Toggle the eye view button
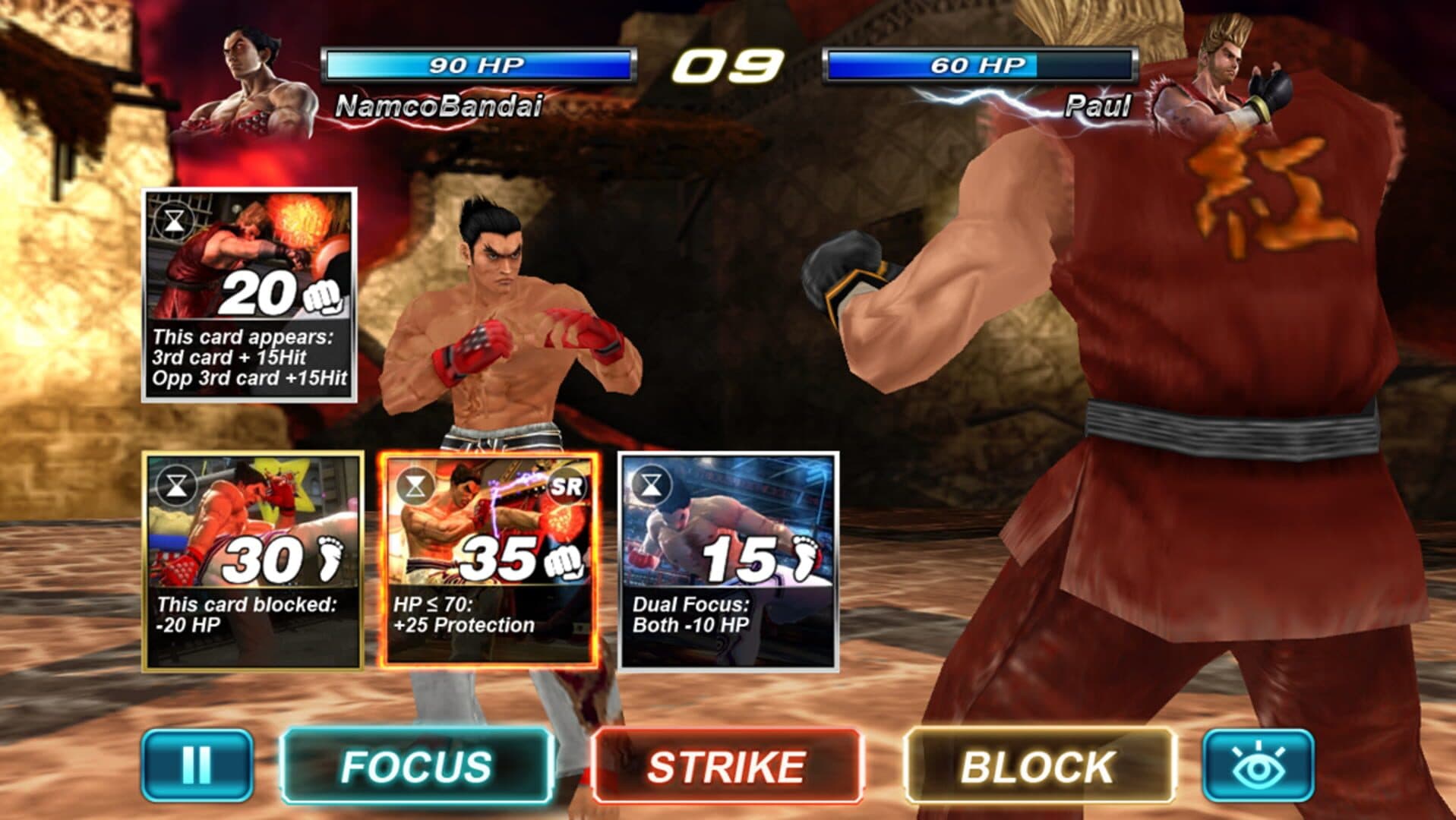 (1258, 765)
